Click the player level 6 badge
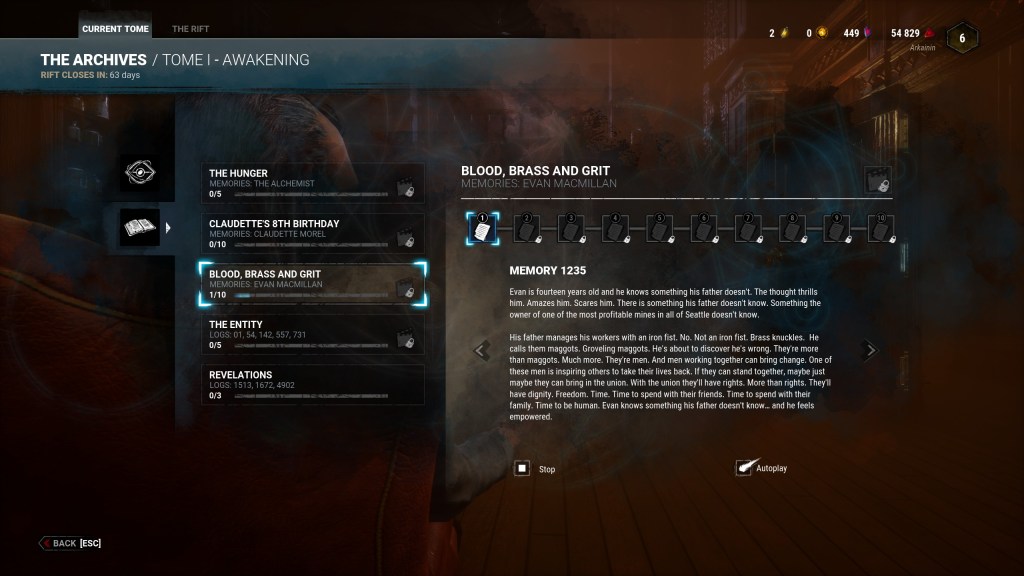Viewport: 1024px width, 576px height. [x=962, y=37]
